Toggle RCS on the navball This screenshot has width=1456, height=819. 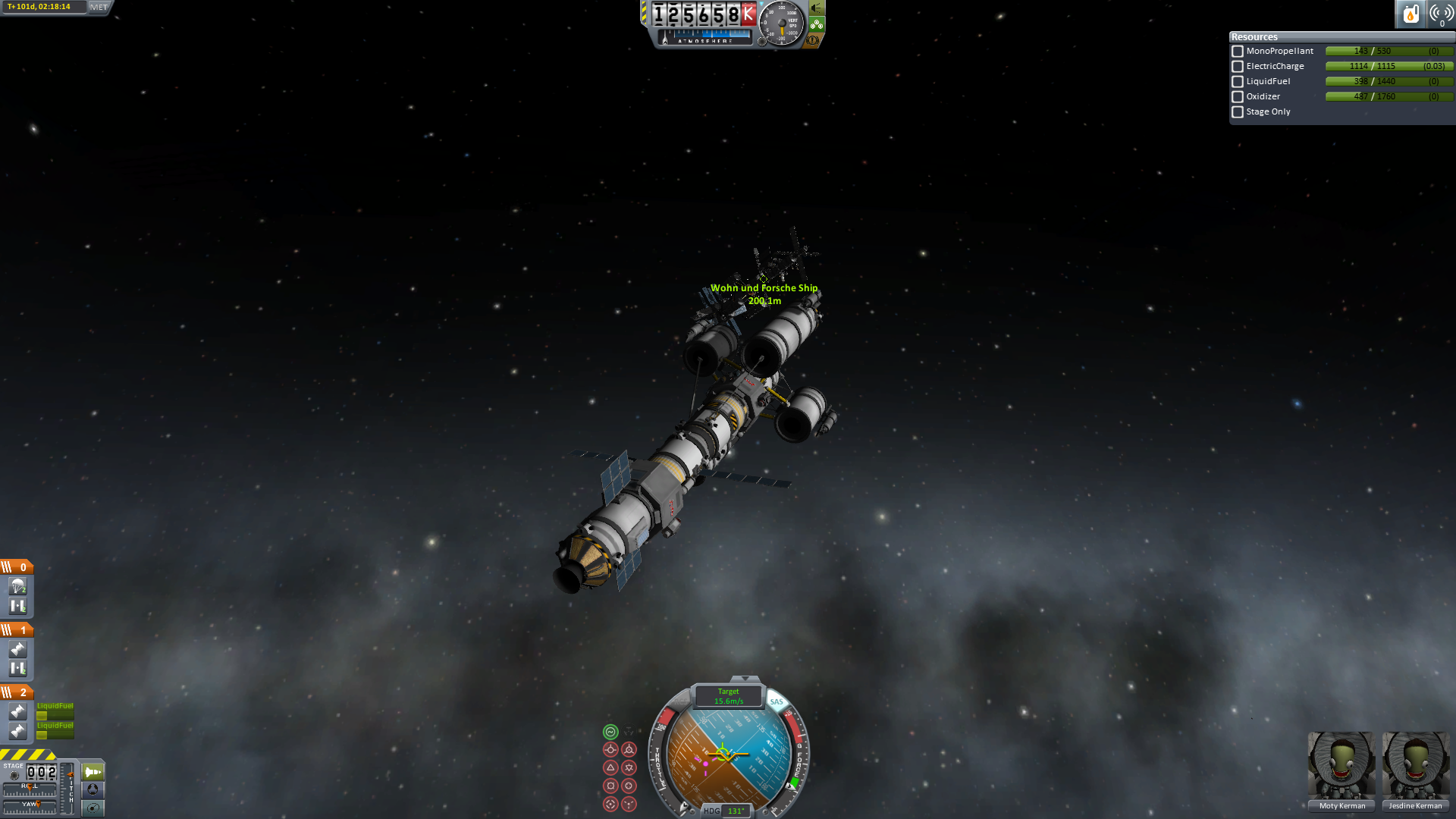pos(680,702)
